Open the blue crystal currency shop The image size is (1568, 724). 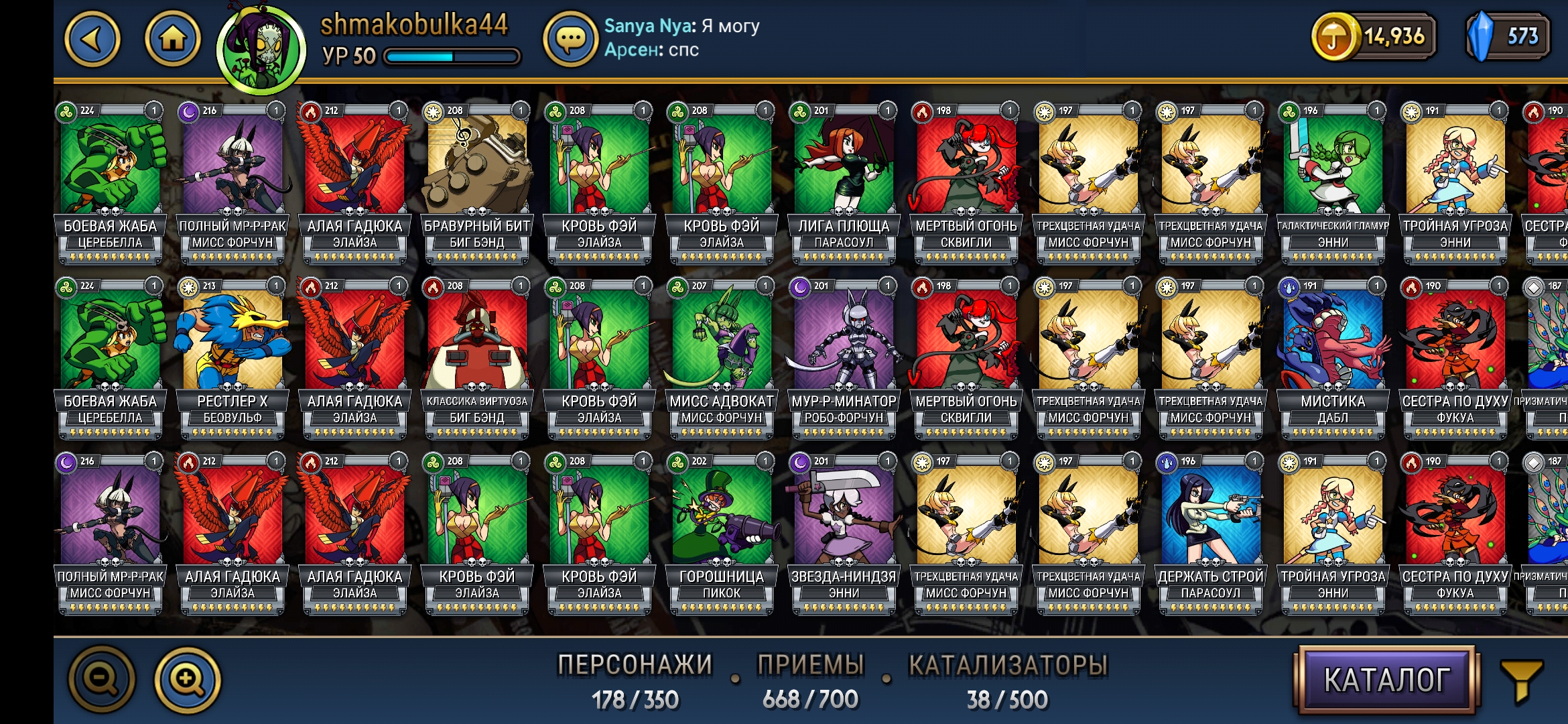(x=1508, y=37)
